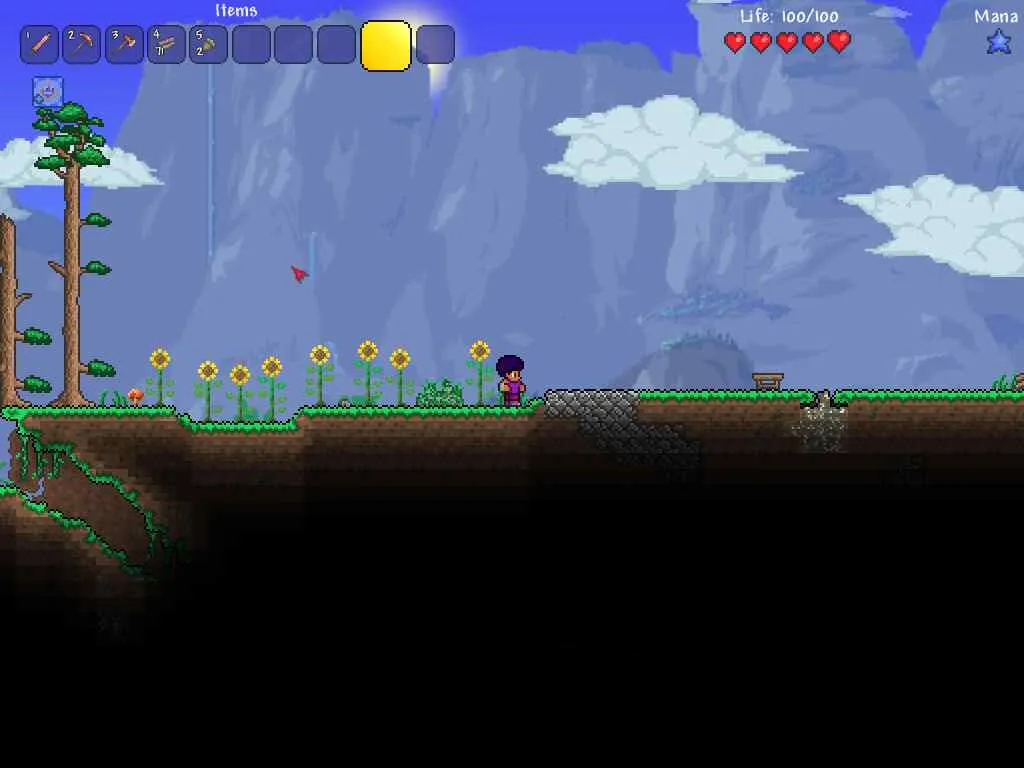Click the buff icon below the hotbar
The width and height of the screenshot is (1024, 768).
(48, 92)
